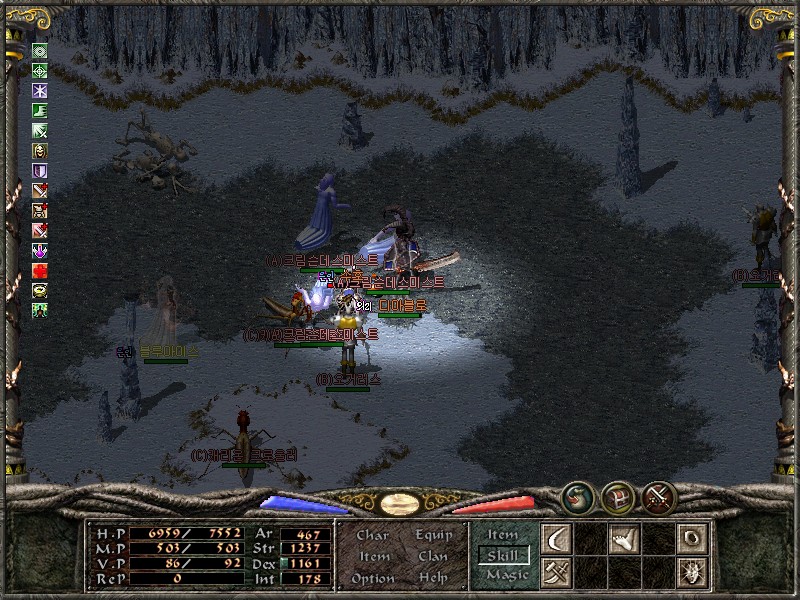
Task: Select the Skill quick slot tab
Action: coord(503,555)
